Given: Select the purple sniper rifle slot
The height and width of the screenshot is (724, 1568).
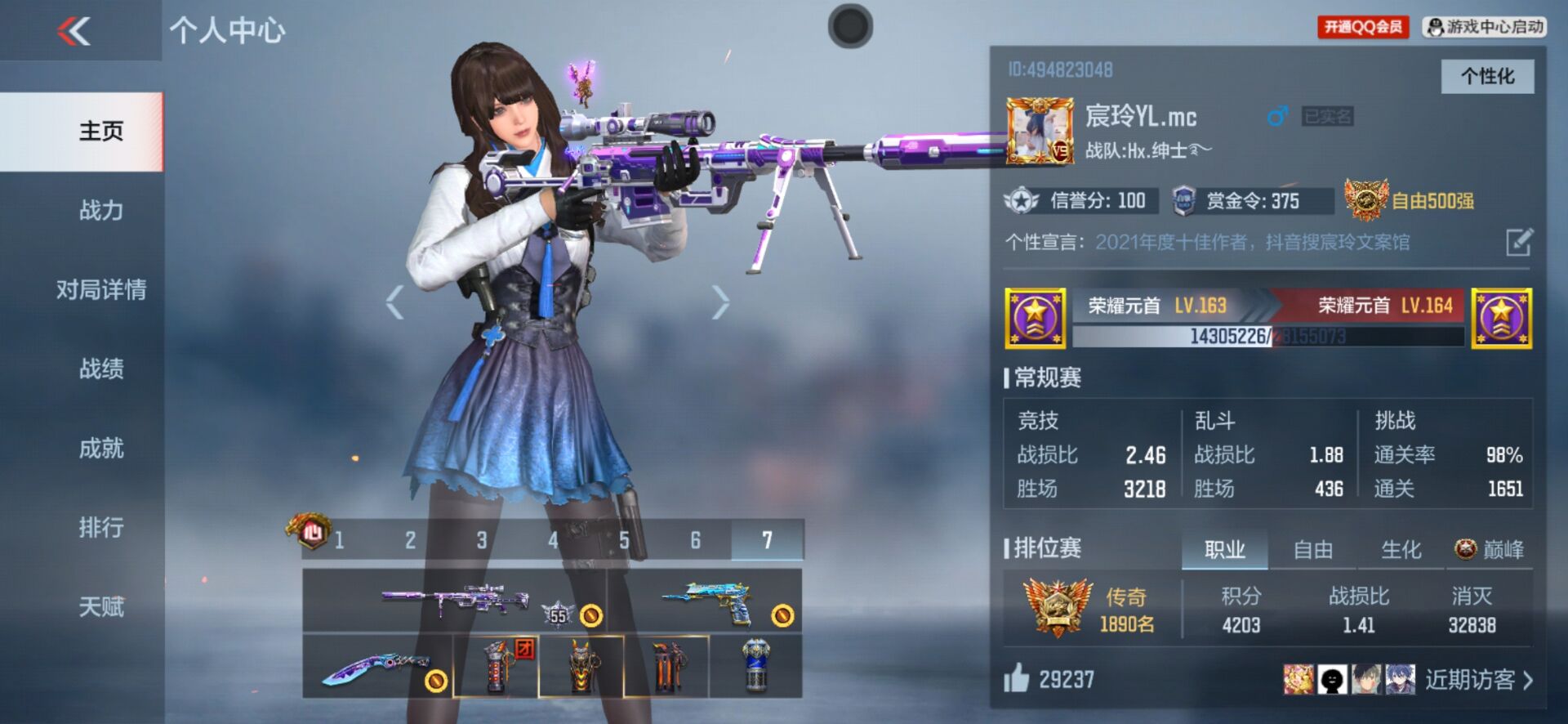Looking at the screenshot, I should point(454,602).
